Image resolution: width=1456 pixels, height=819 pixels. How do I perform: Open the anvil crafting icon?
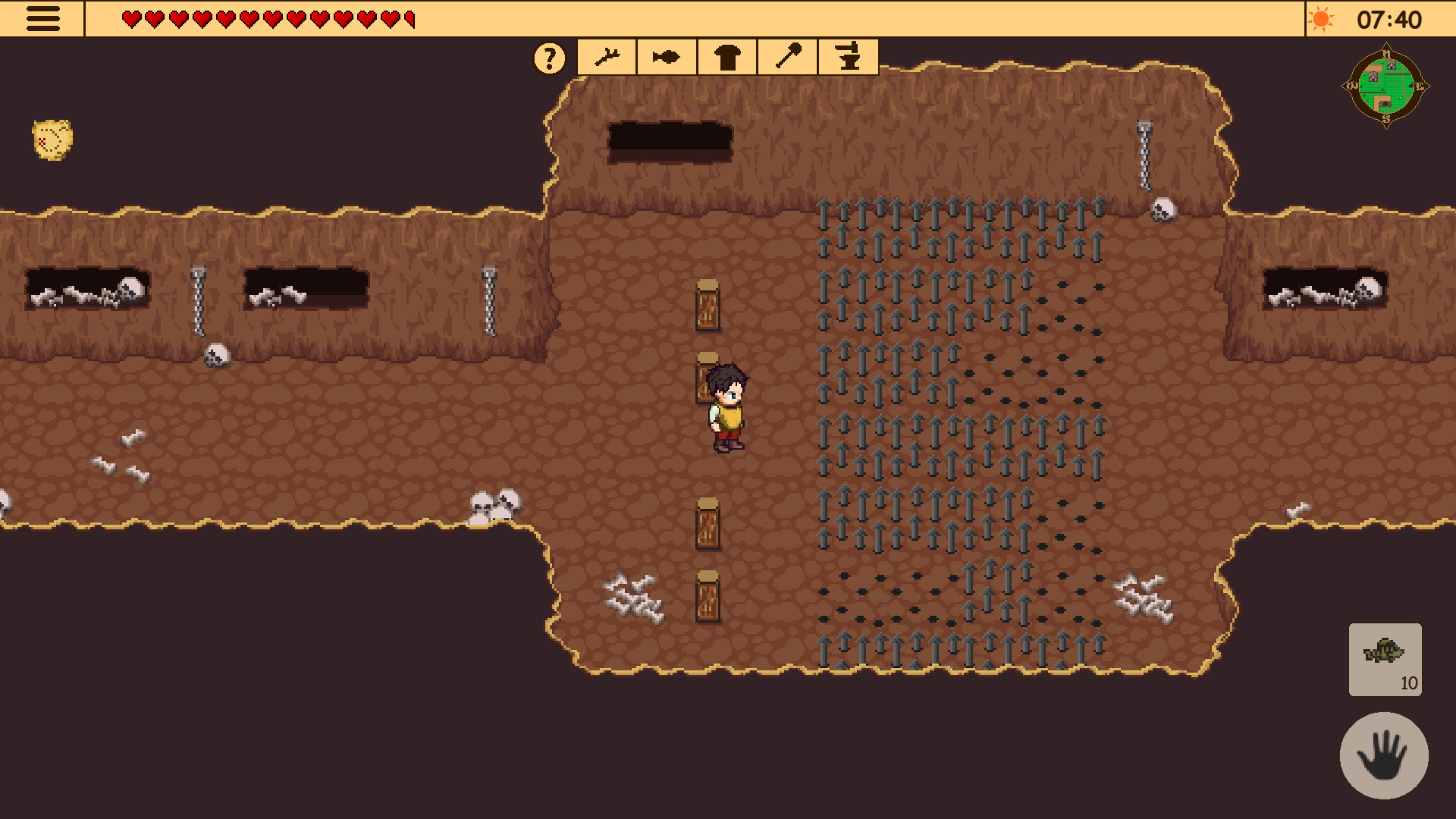[x=848, y=56]
